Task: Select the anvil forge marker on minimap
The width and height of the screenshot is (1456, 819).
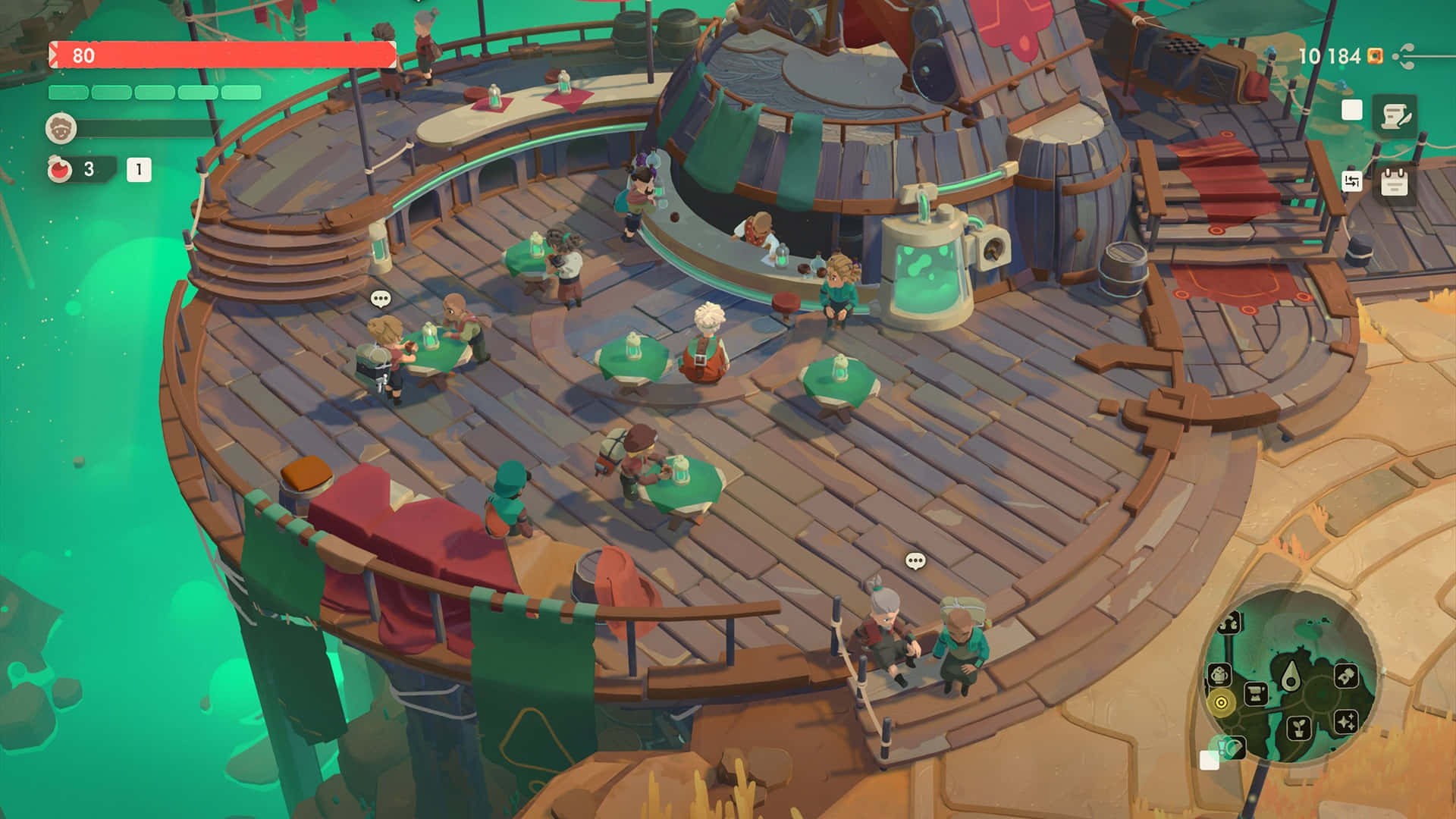Action: pyautogui.click(x=1256, y=693)
